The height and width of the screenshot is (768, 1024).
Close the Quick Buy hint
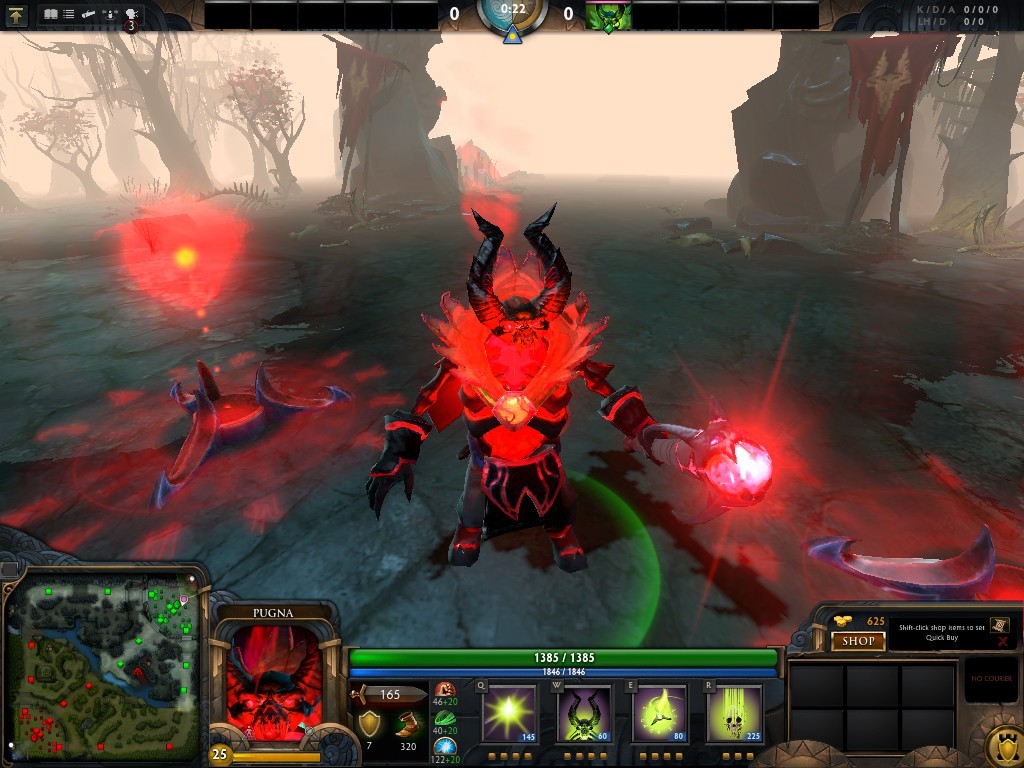pos(1001,642)
